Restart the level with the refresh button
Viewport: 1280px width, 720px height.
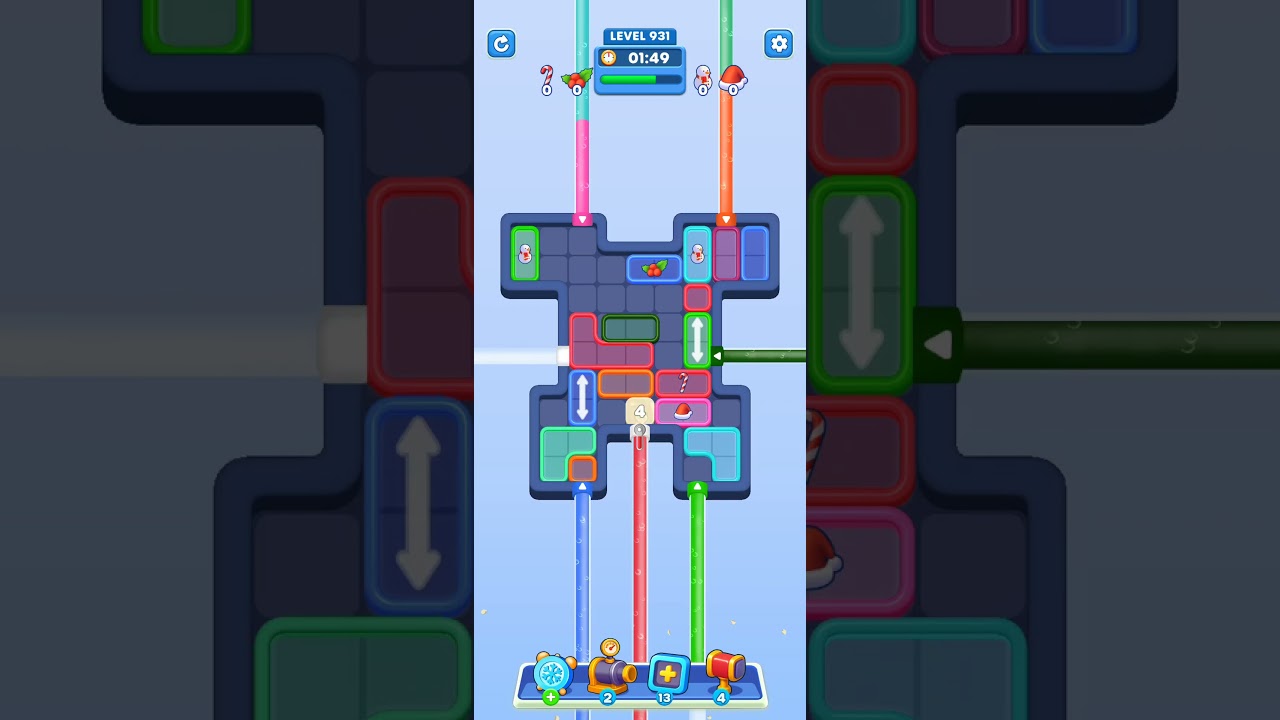click(501, 44)
